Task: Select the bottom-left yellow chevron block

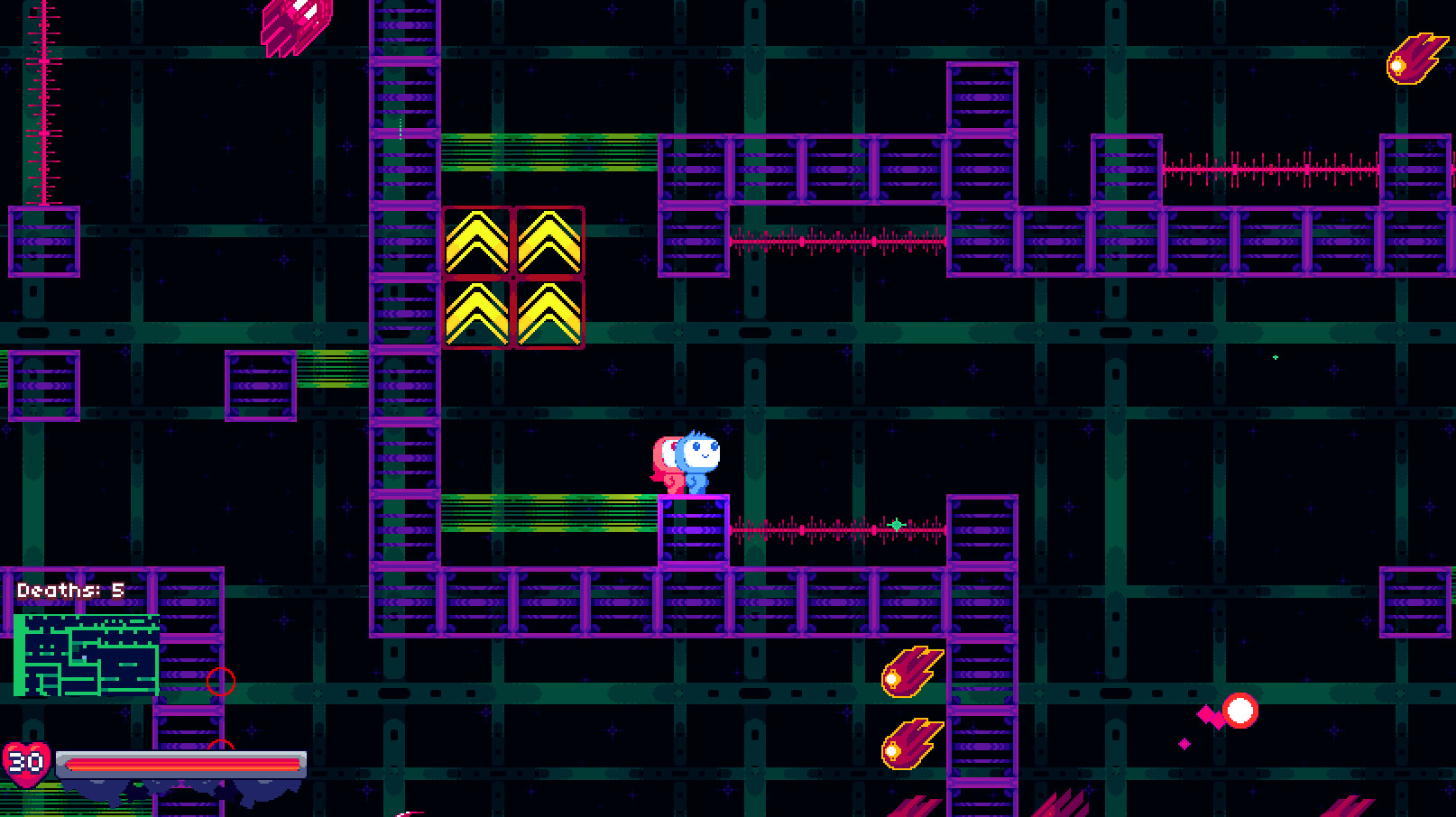Action: 478,314
